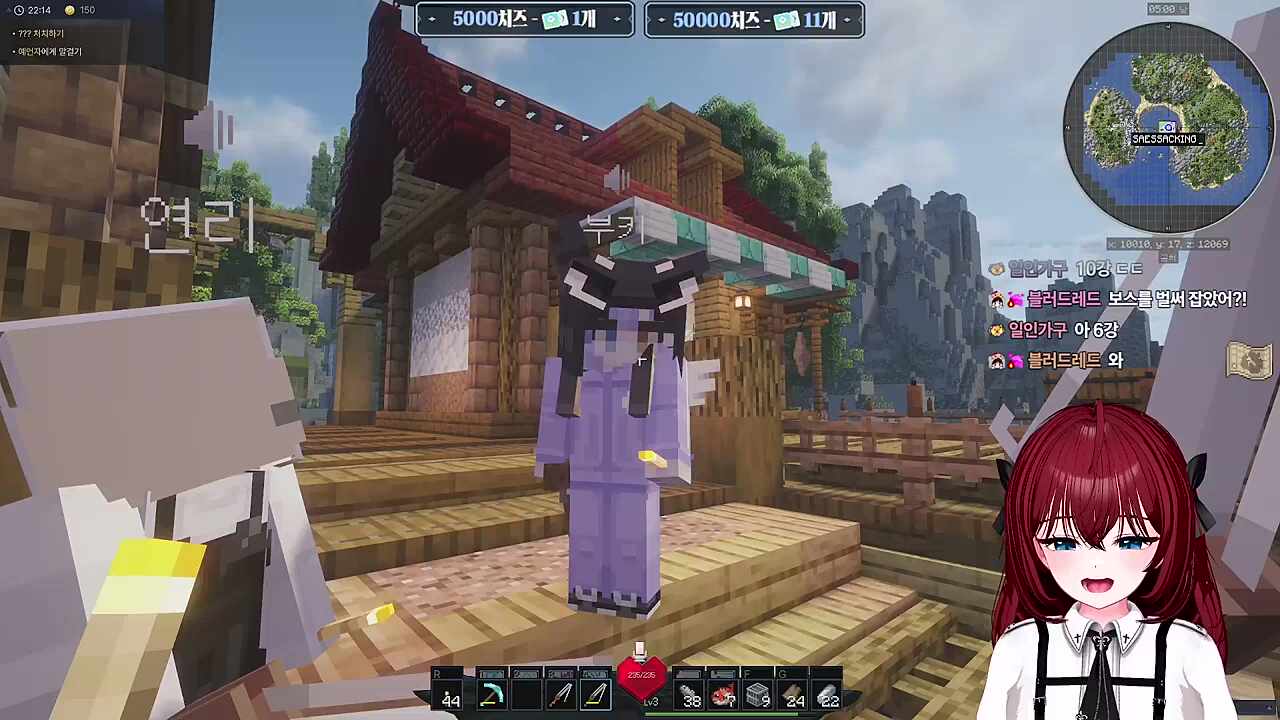Select the diamond pickaxe hotbar slot
The width and height of the screenshot is (1280, 720).
coord(491,694)
